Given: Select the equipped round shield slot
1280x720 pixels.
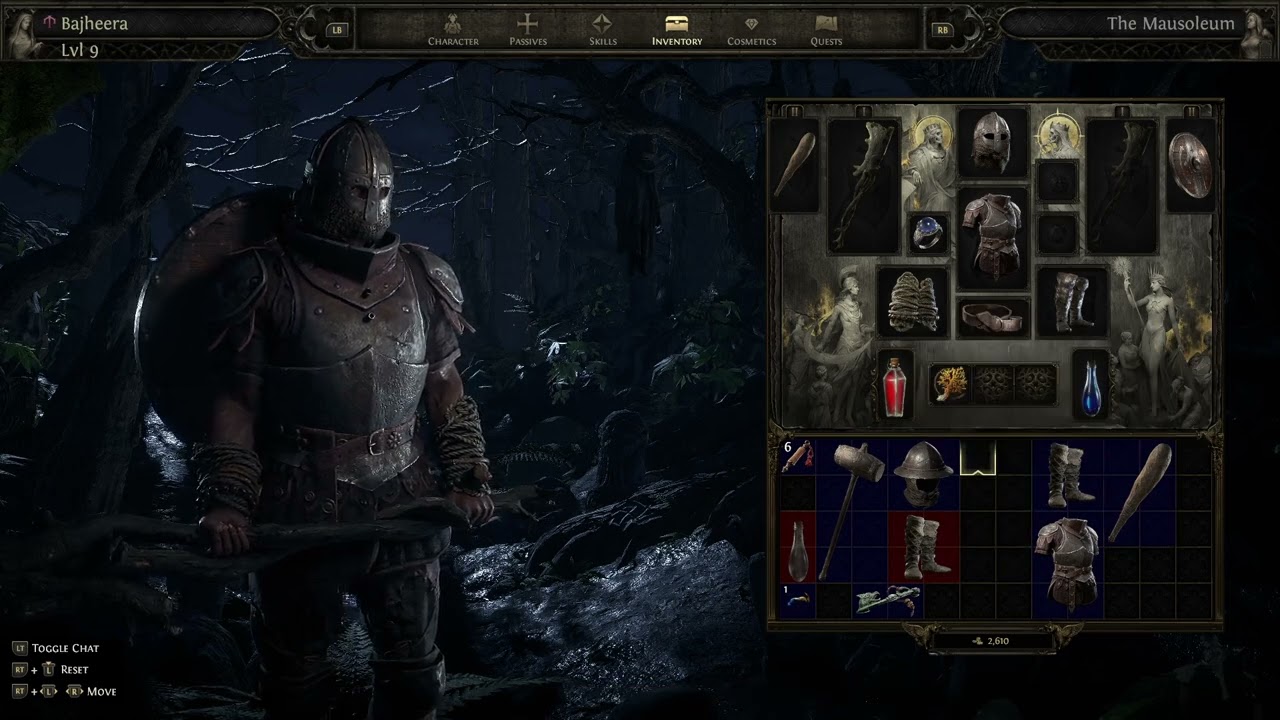Looking at the screenshot, I should (1190, 165).
